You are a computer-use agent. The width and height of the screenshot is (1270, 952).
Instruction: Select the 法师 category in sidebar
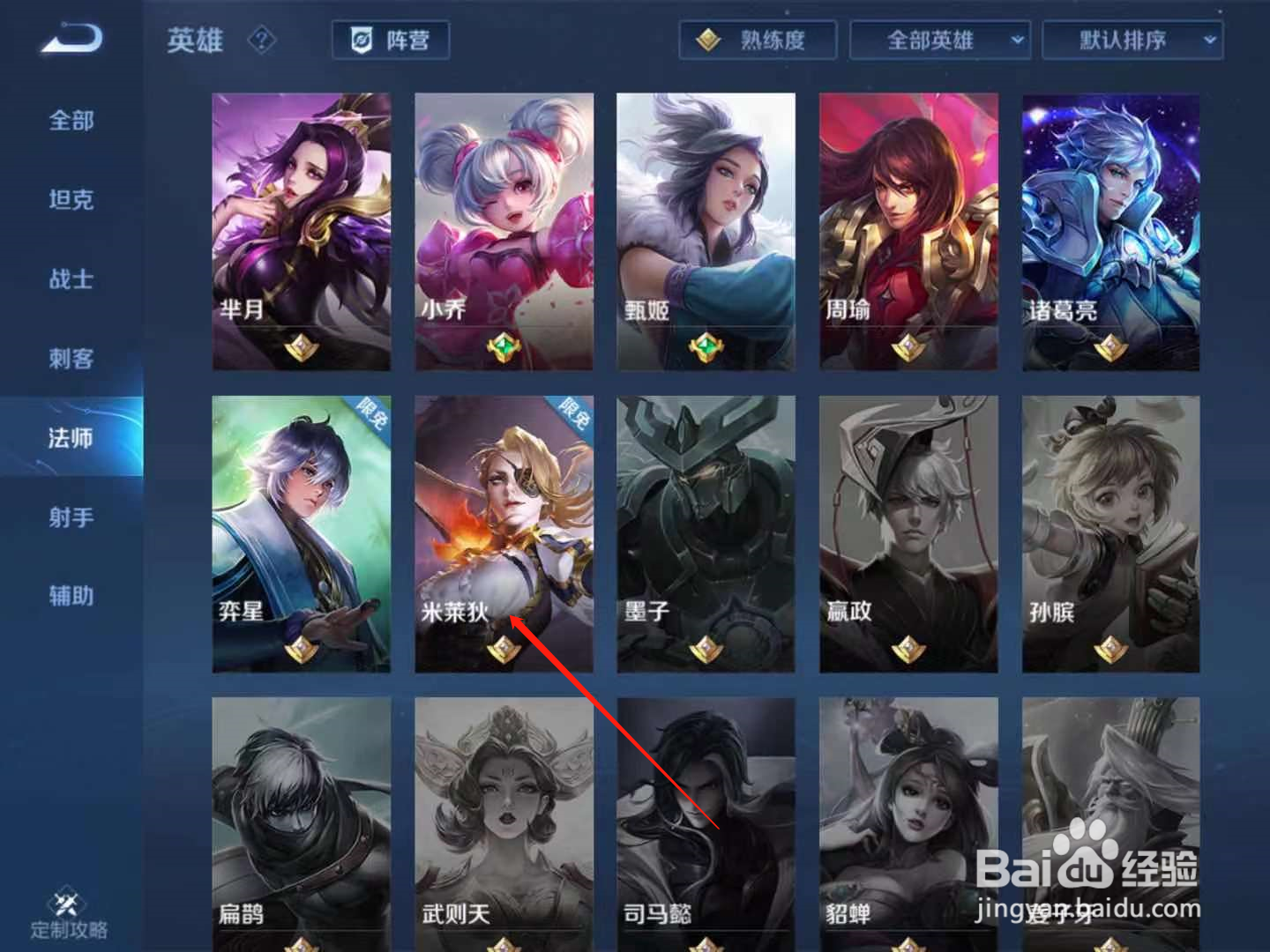click(x=70, y=436)
